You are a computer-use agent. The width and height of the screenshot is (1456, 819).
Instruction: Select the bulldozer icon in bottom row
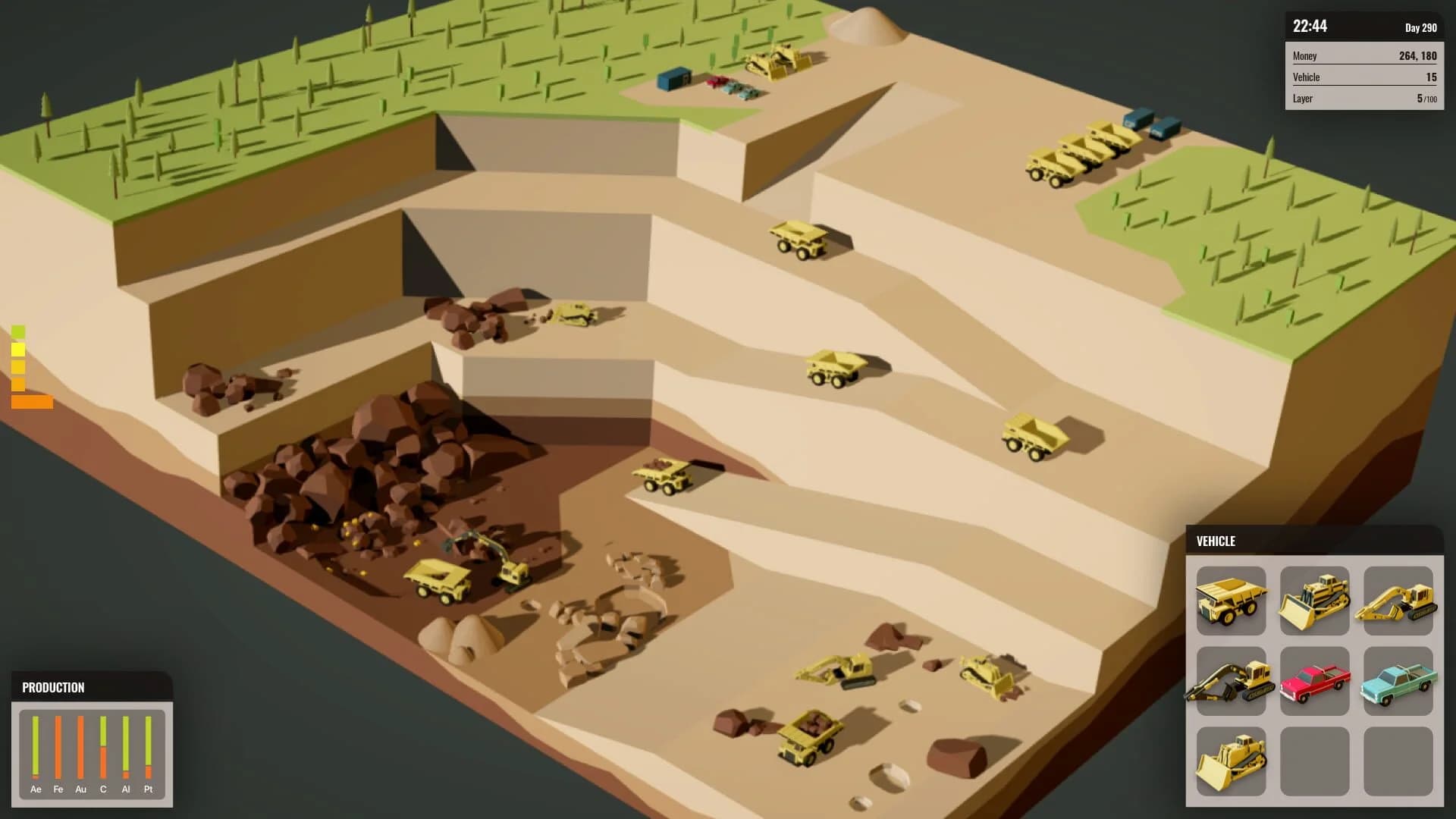click(1231, 761)
